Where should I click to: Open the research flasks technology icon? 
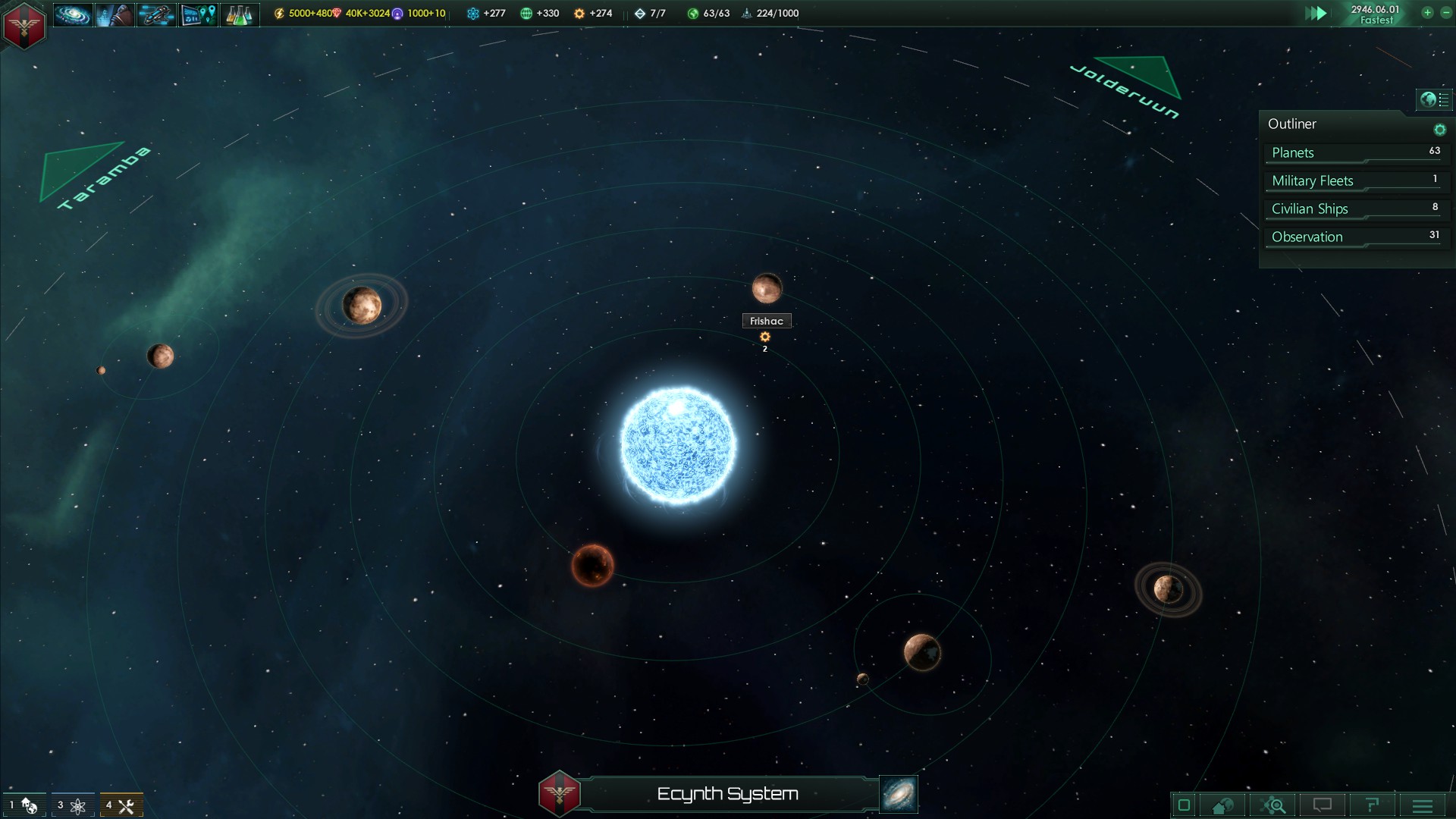click(x=239, y=14)
